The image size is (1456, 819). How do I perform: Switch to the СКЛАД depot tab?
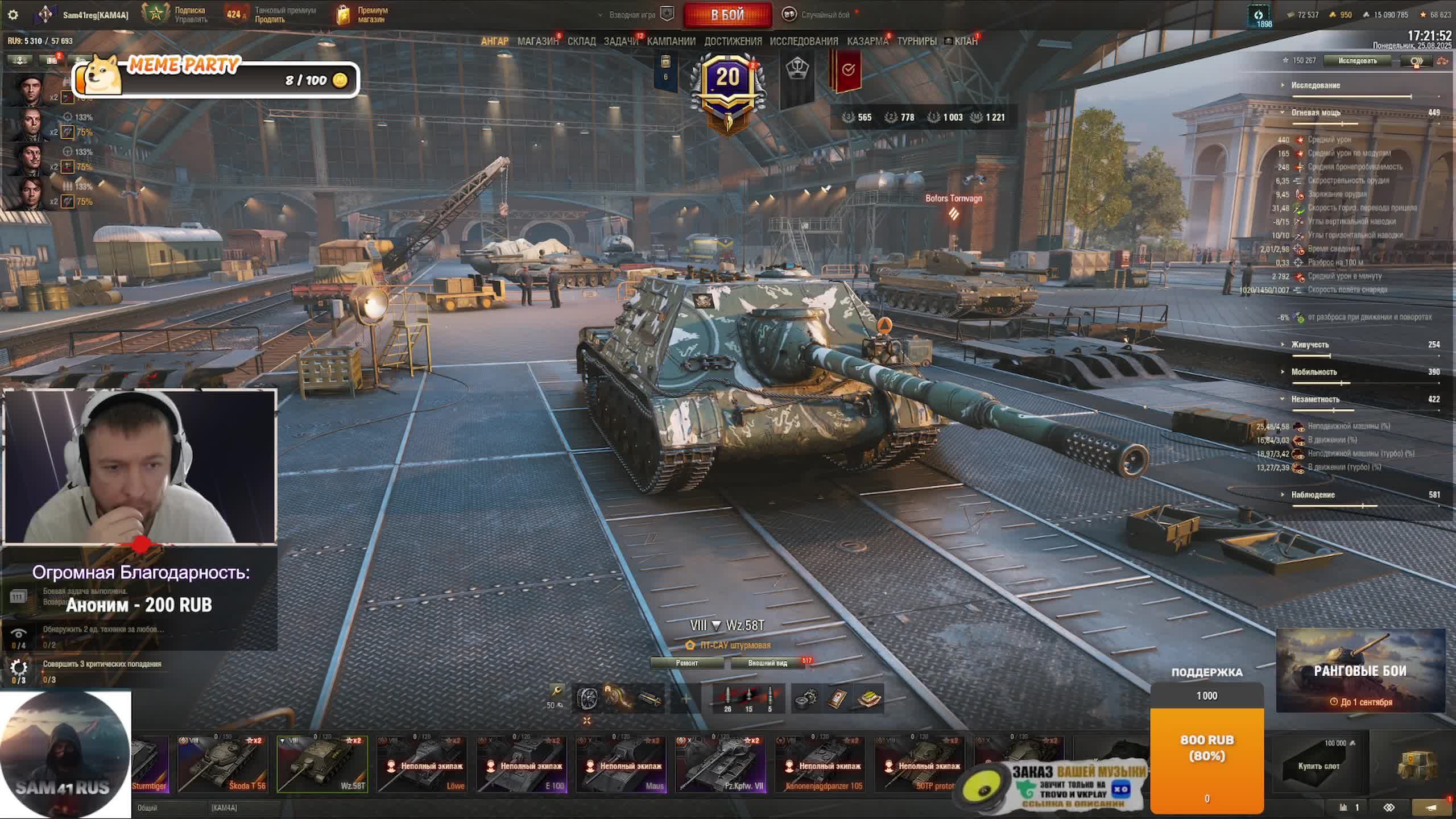click(x=581, y=41)
